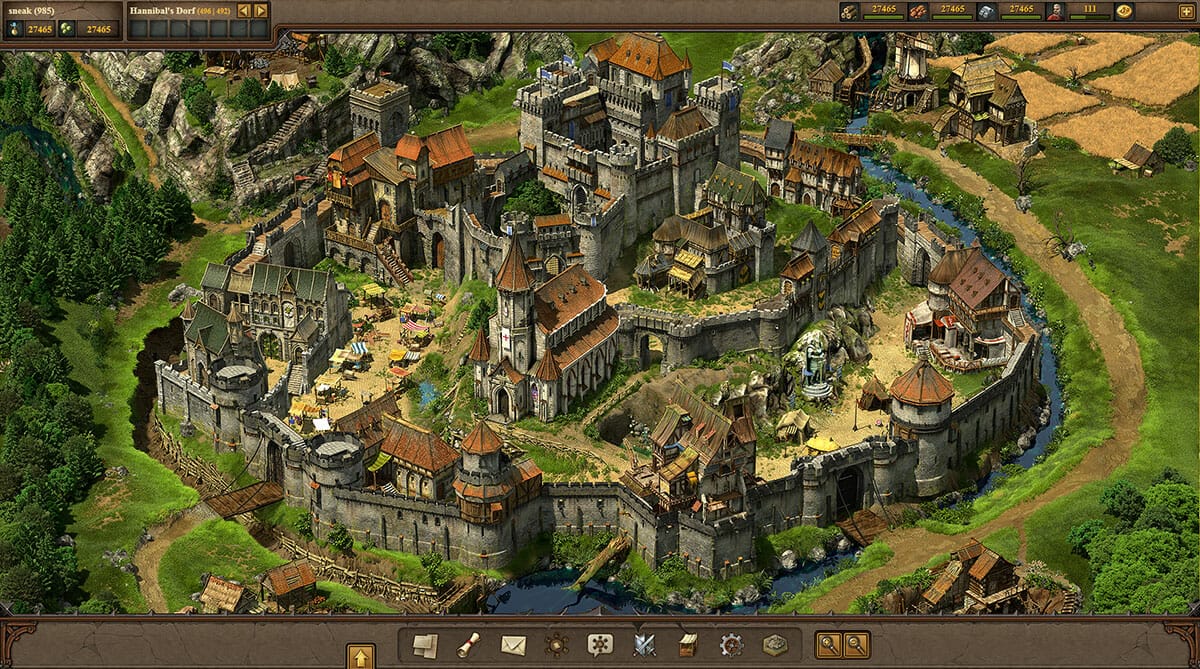
Task: Switch to the previous village with left arrow
Action: click(x=244, y=11)
